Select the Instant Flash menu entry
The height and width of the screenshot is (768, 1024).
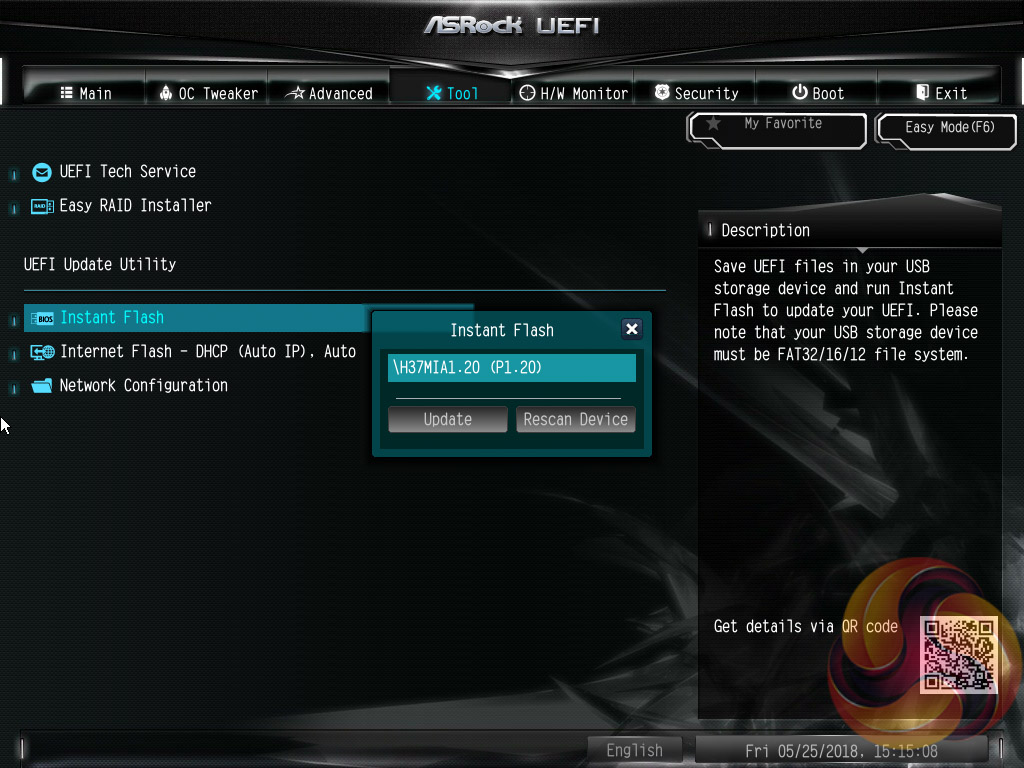(x=111, y=317)
